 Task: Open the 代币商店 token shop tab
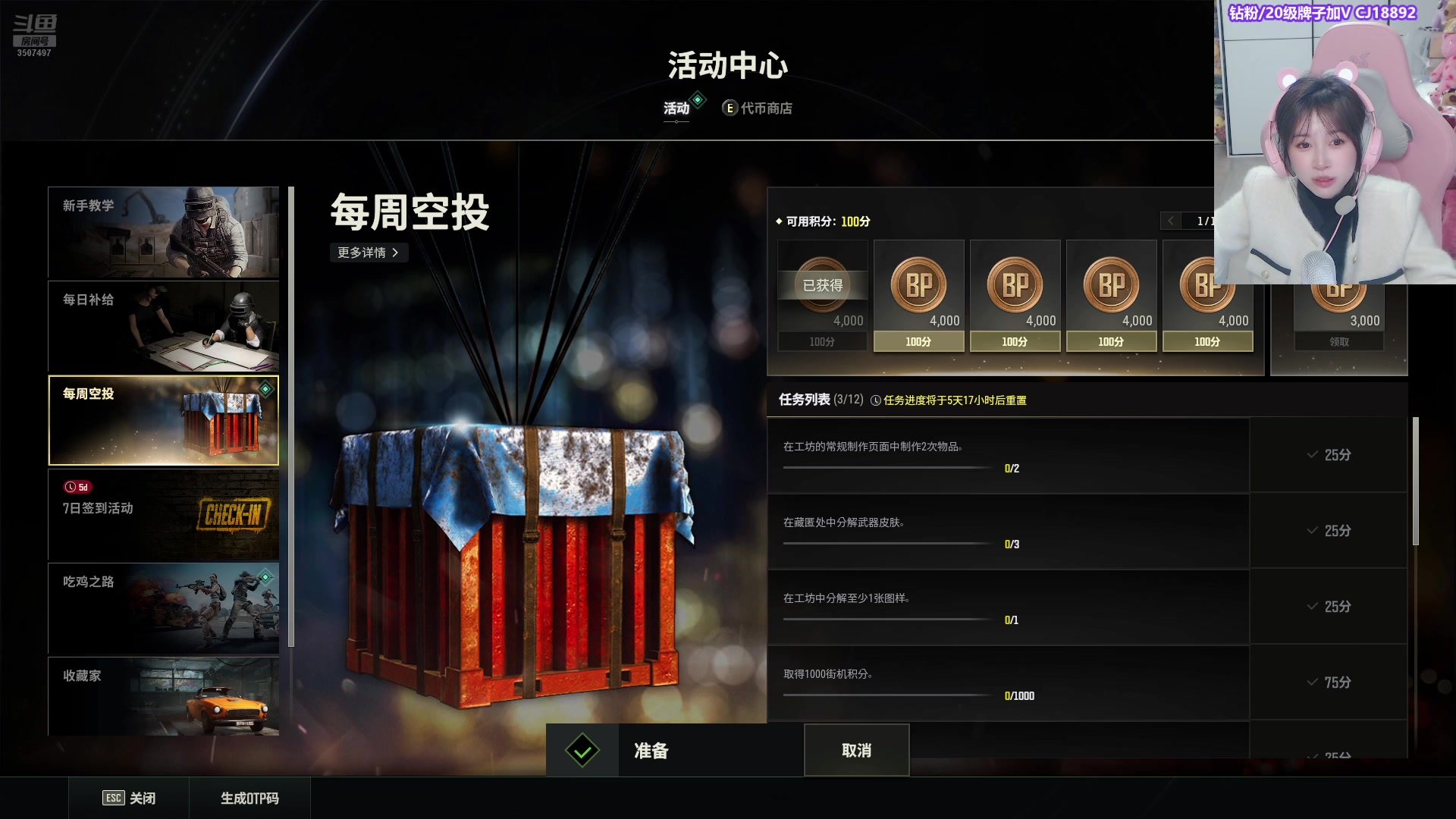click(758, 108)
